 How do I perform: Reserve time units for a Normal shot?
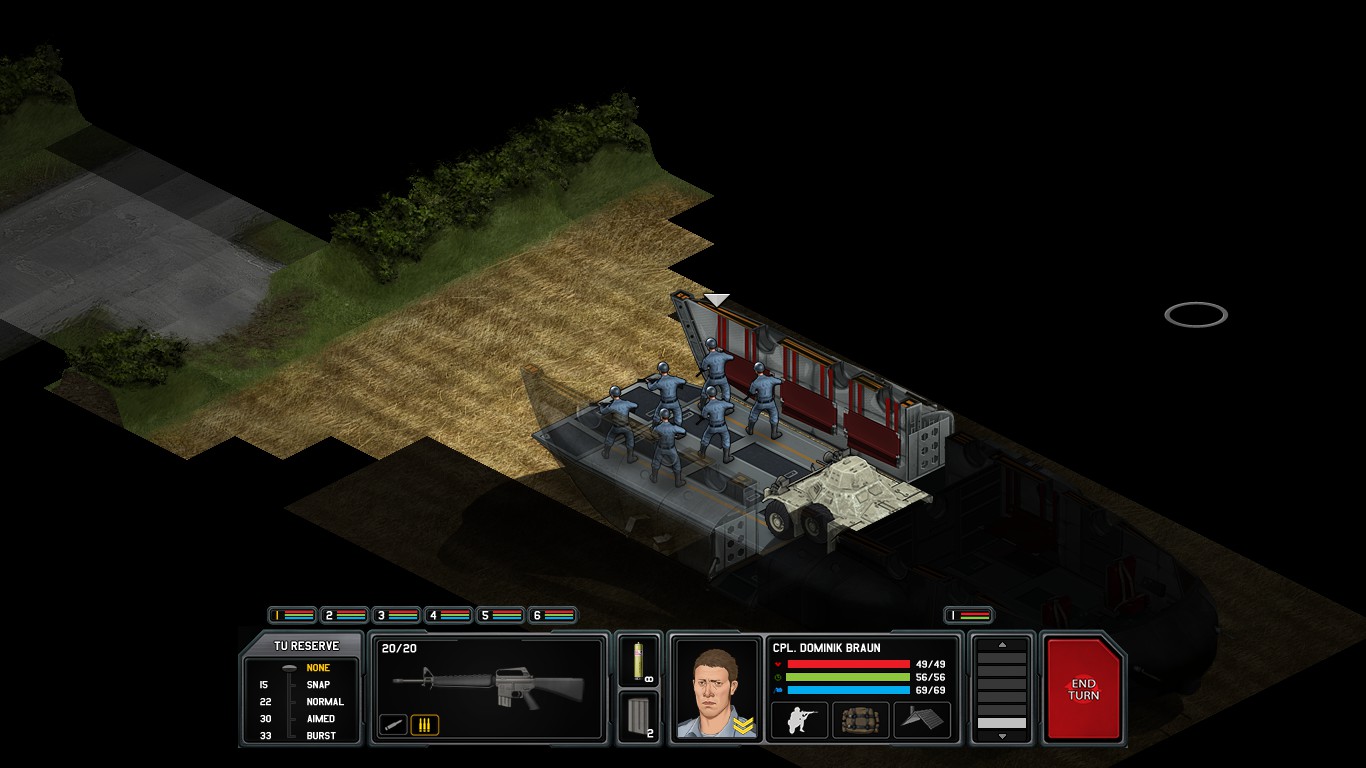coord(324,702)
